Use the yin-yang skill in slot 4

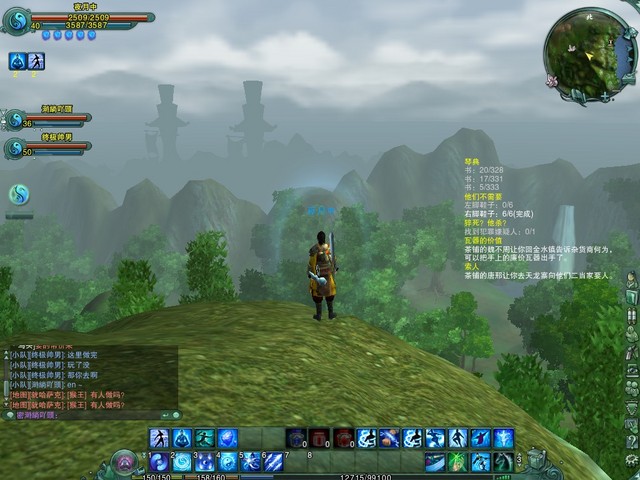(x=228, y=462)
